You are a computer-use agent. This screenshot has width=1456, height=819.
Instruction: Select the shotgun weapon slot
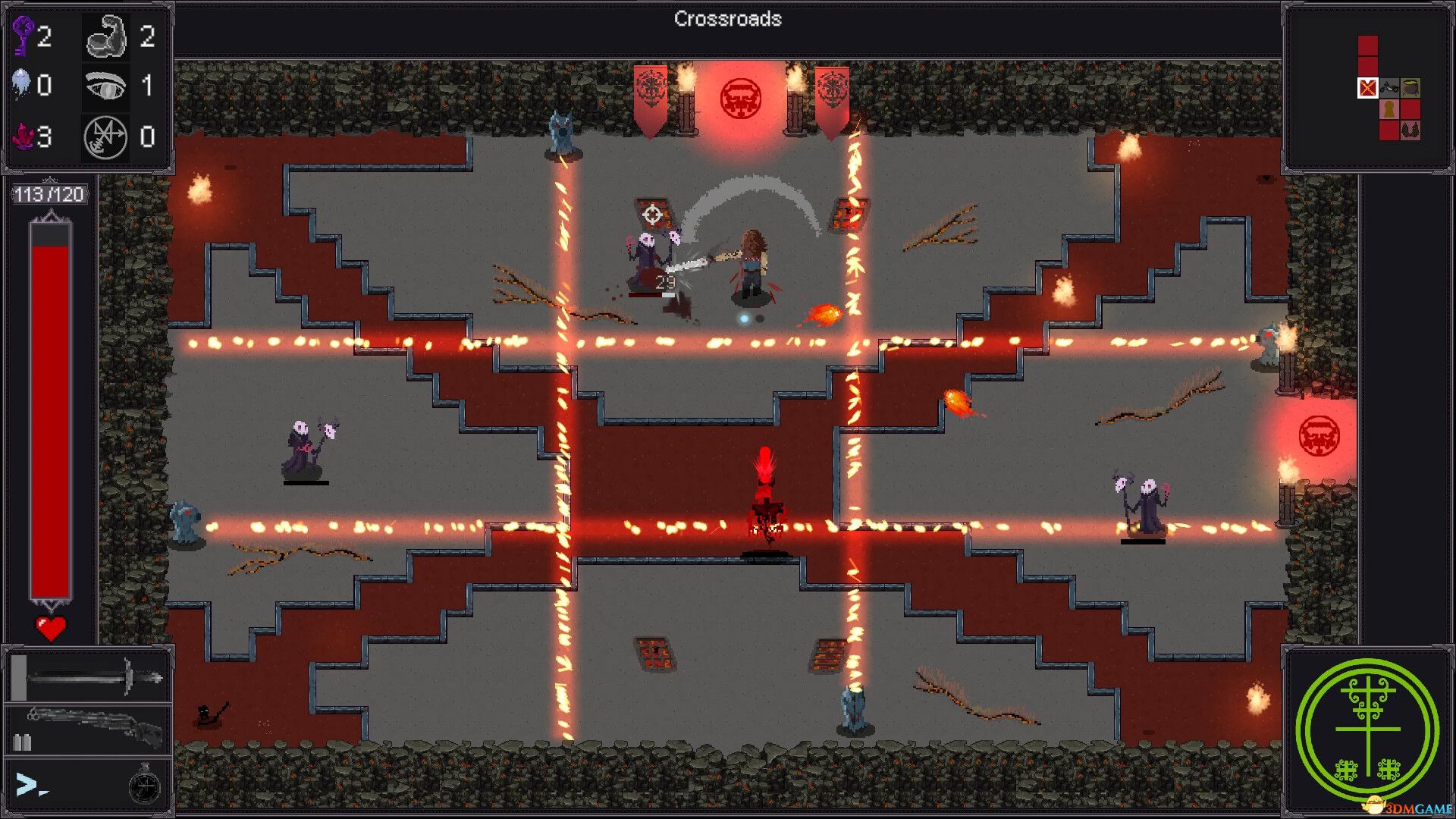89,728
